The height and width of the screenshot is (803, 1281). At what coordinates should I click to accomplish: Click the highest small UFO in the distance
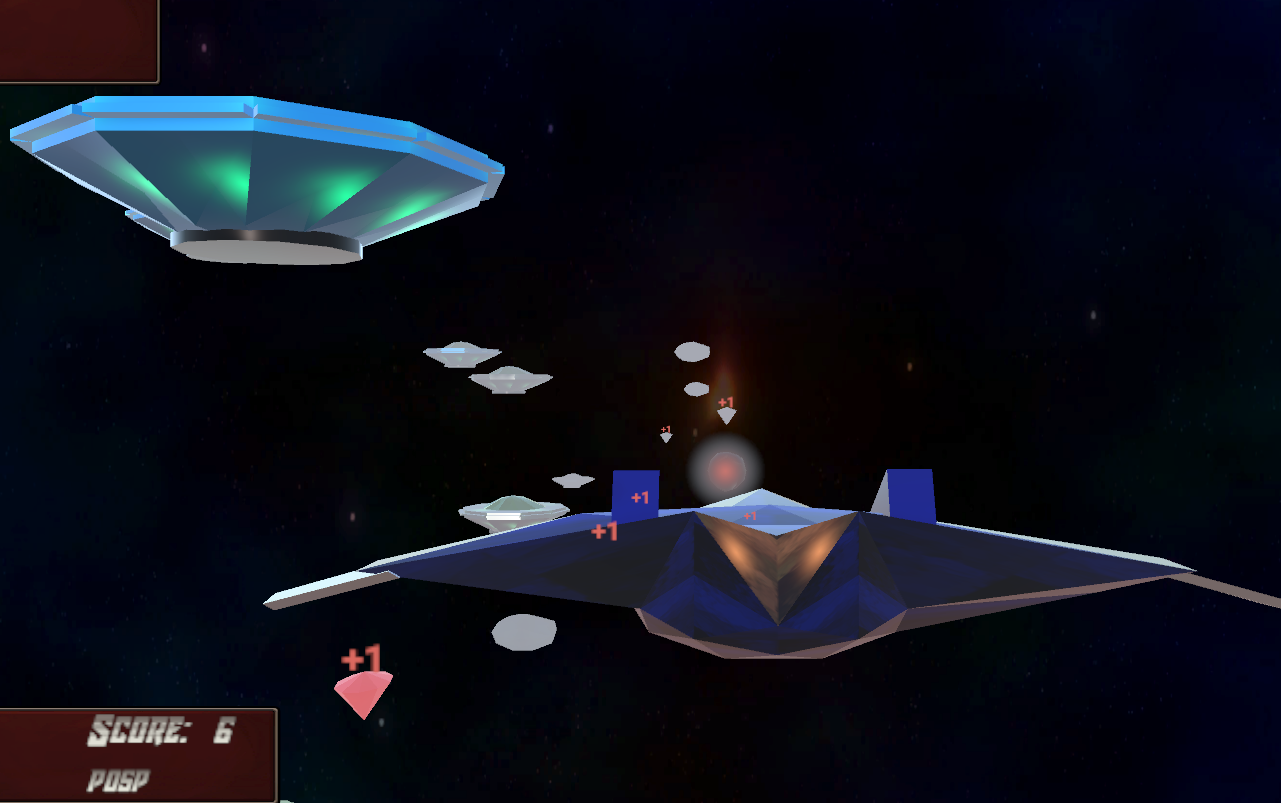tap(461, 352)
